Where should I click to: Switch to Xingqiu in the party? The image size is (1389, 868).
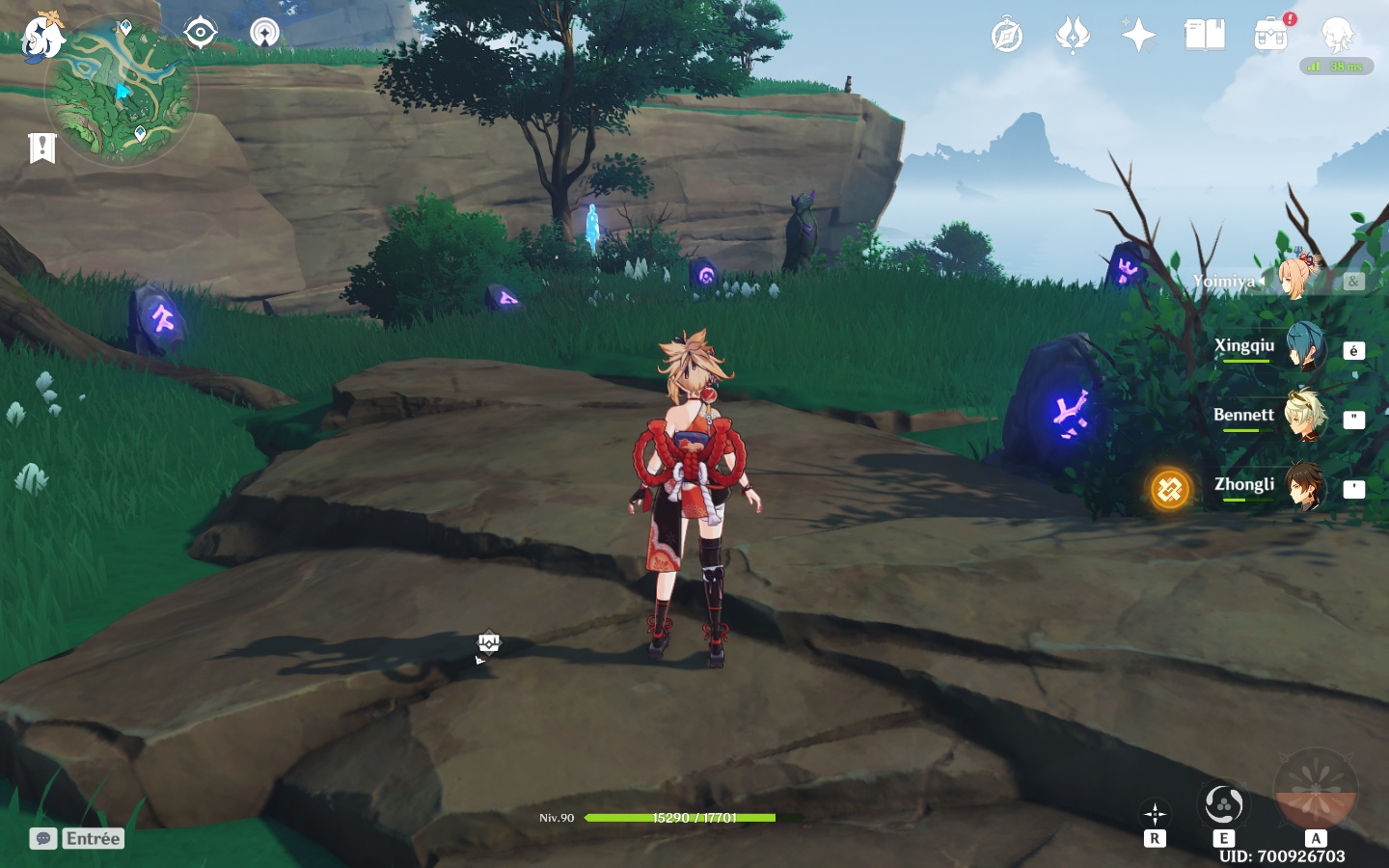pyautogui.click(x=1304, y=349)
